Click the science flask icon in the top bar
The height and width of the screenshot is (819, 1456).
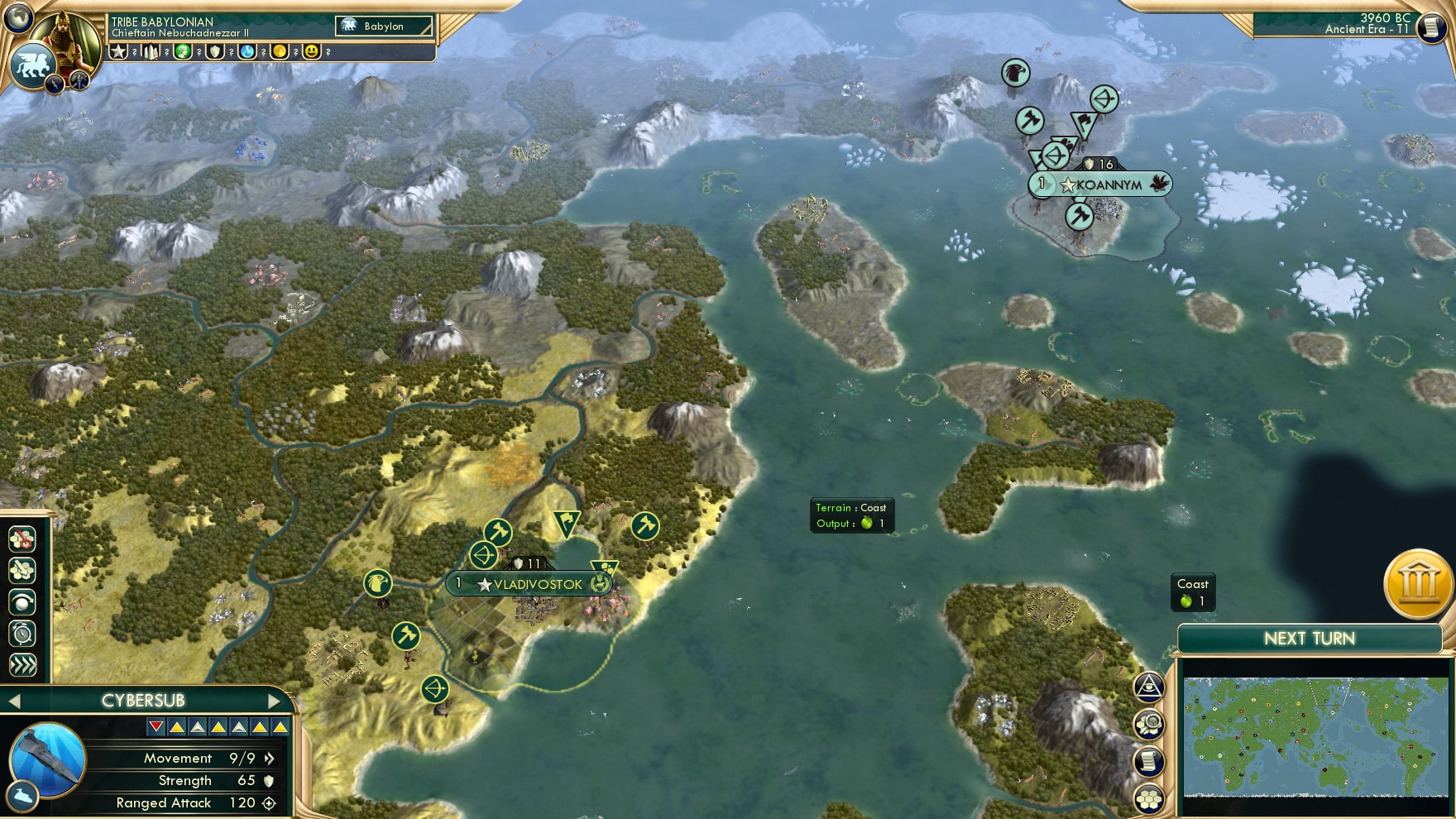tap(247, 53)
